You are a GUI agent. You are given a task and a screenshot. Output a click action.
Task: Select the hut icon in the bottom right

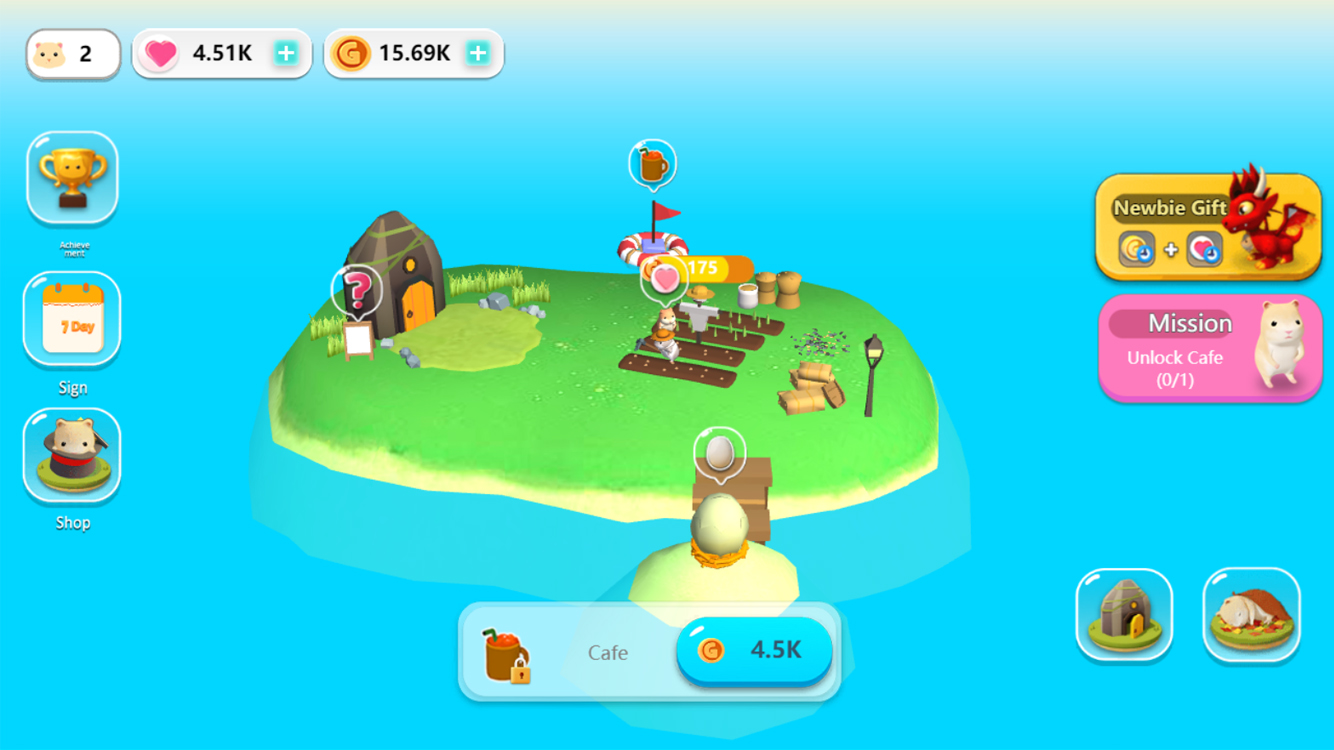1124,613
